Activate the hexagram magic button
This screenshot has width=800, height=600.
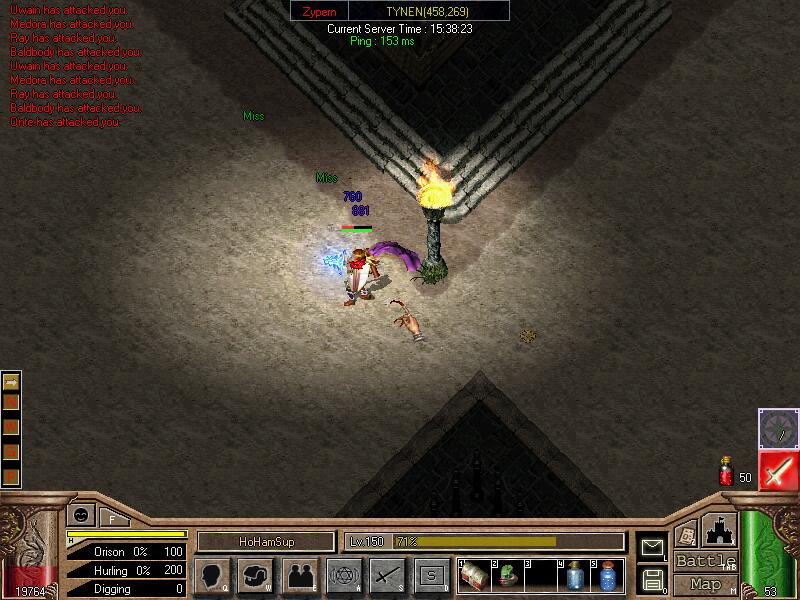point(342,576)
